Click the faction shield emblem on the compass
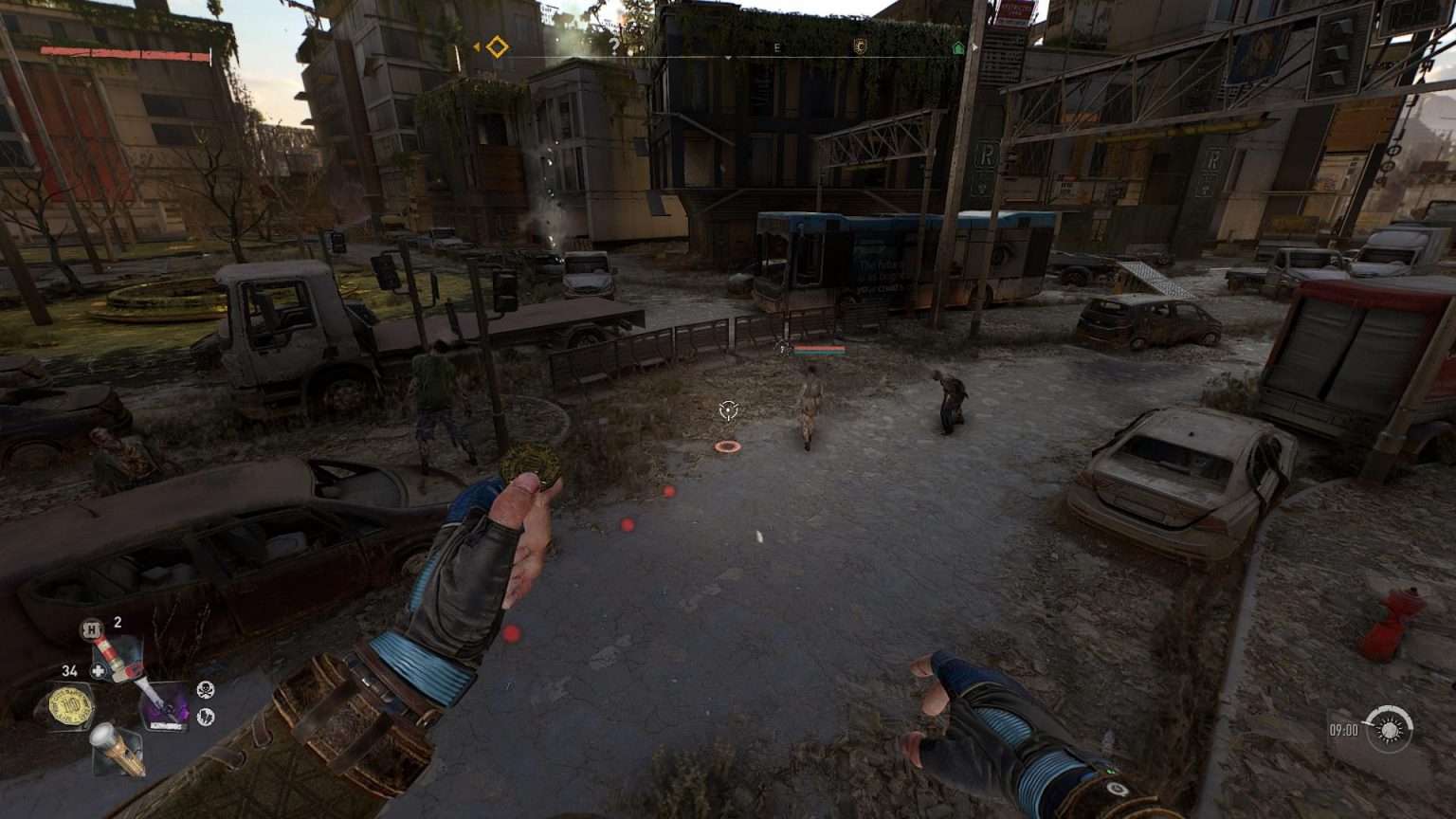 (860, 45)
